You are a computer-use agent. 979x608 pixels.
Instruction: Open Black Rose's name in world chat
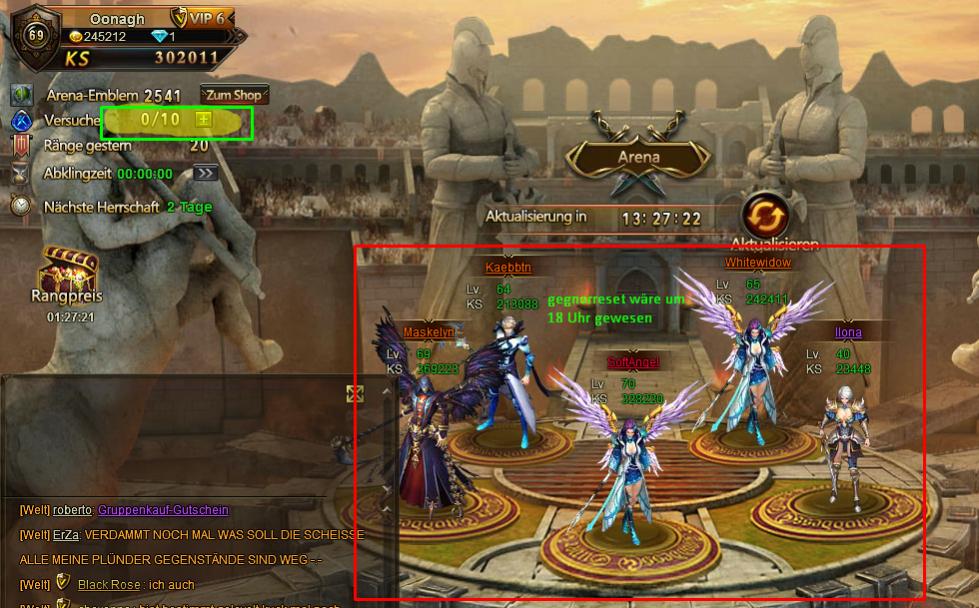pos(108,584)
